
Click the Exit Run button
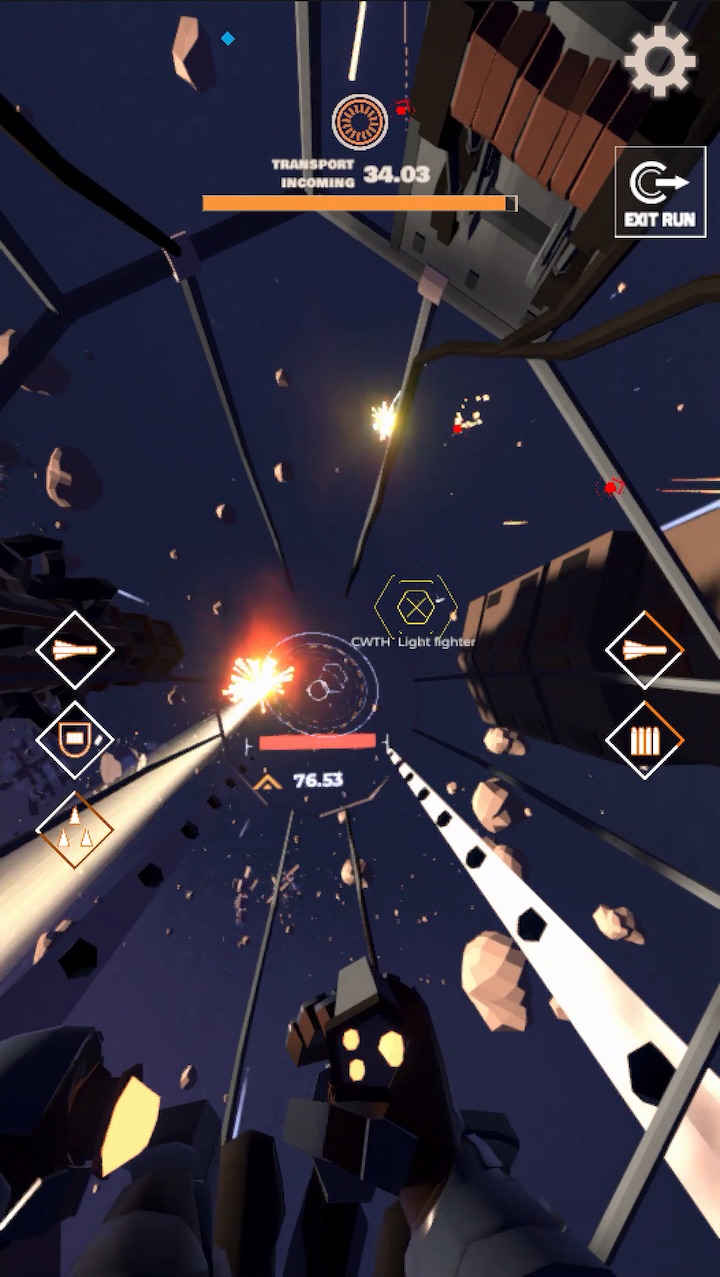coord(659,192)
